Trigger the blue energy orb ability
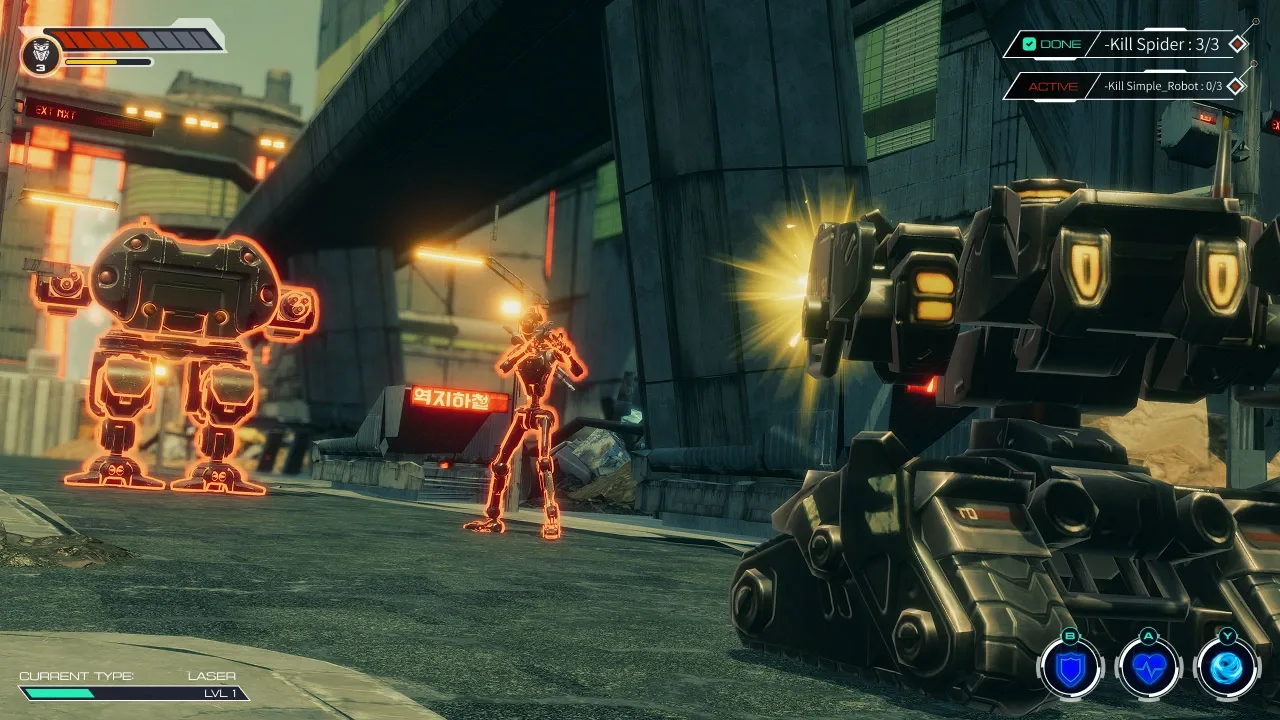1280x720 pixels. [x=1227, y=668]
